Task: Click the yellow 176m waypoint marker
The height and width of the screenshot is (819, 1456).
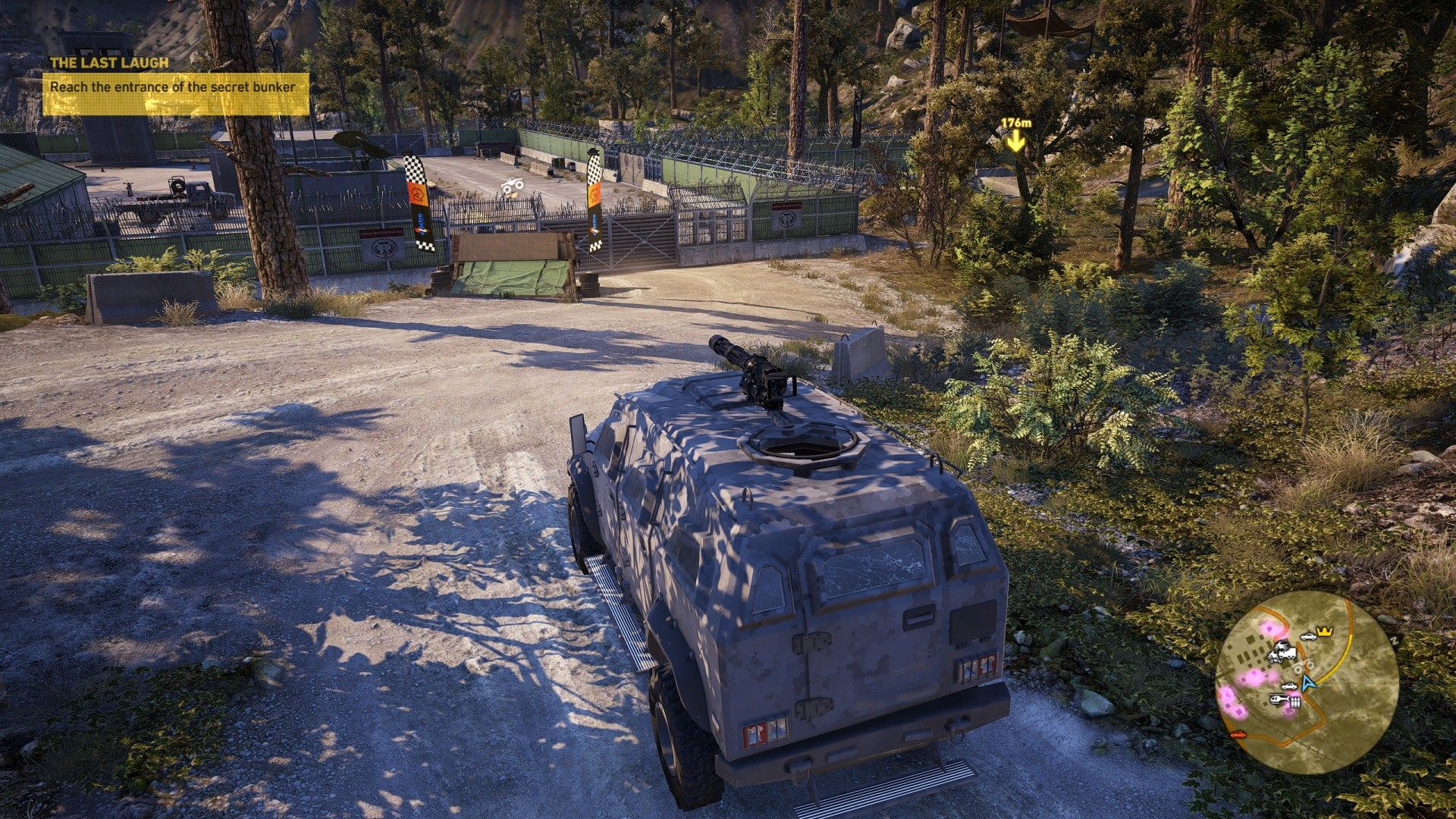Action: [1015, 140]
